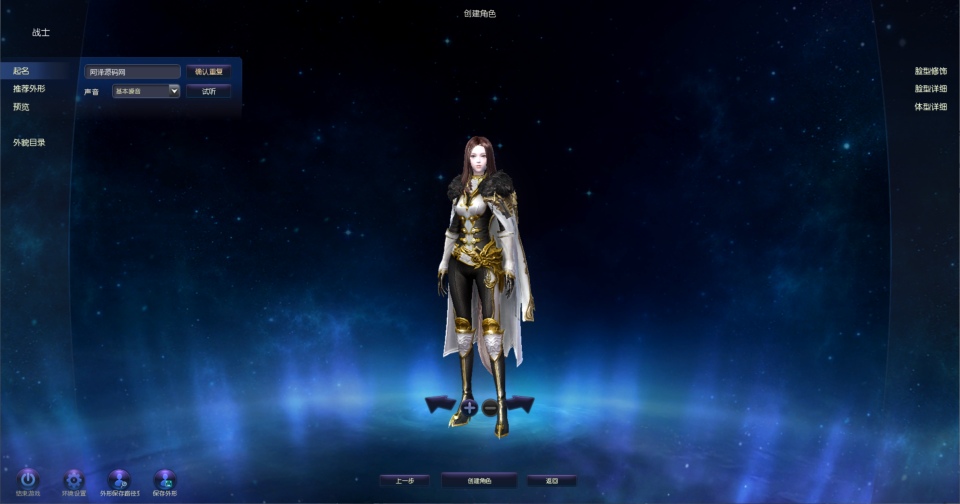Click the character name input field
The width and height of the screenshot is (960, 504).
click(x=132, y=72)
